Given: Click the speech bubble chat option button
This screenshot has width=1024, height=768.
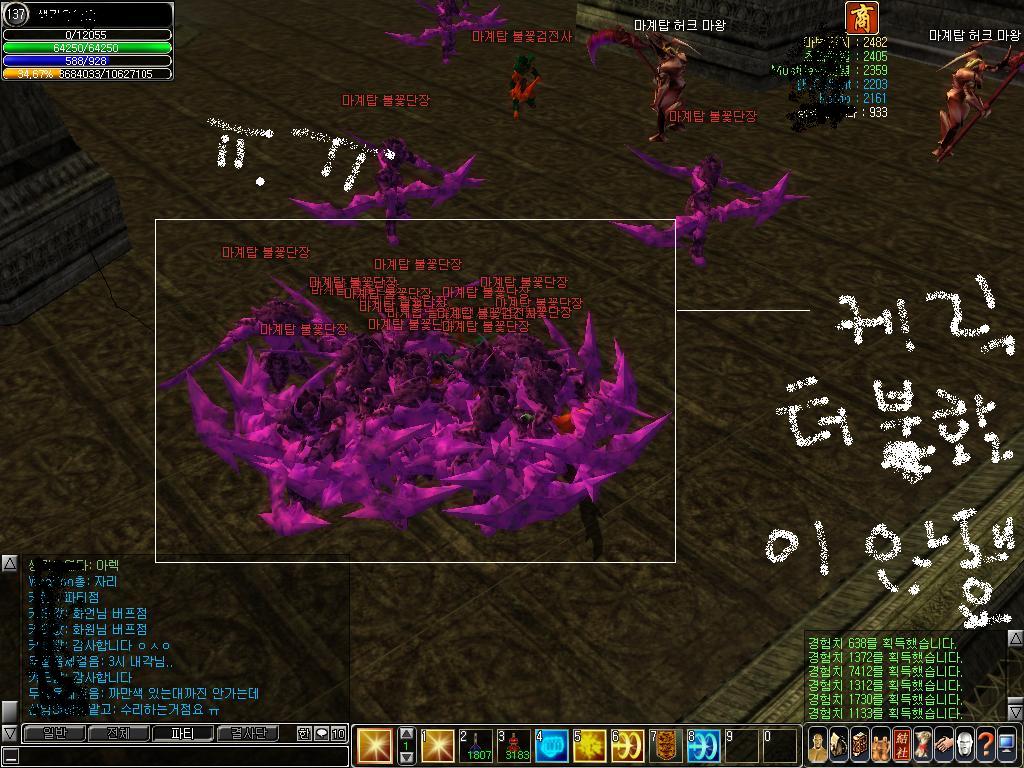Looking at the screenshot, I should click(x=321, y=734).
